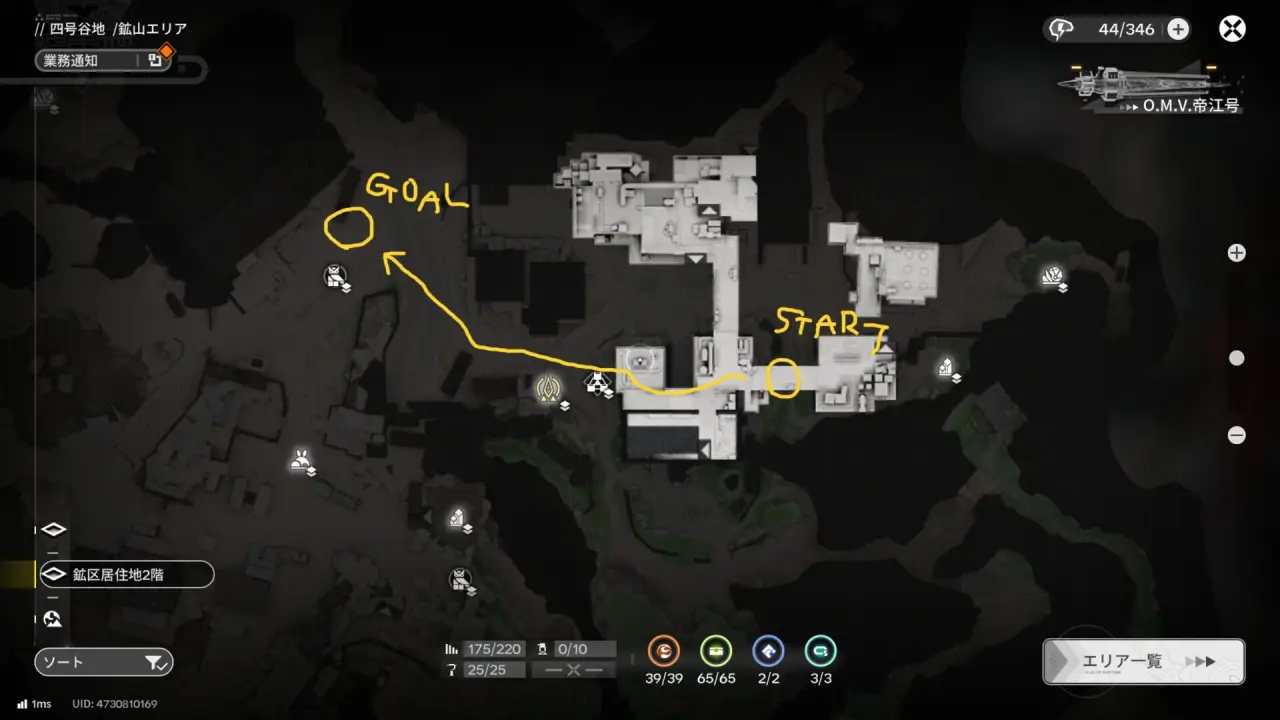
Task: Open the ソート map filter
Action: click(x=103, y=662)
